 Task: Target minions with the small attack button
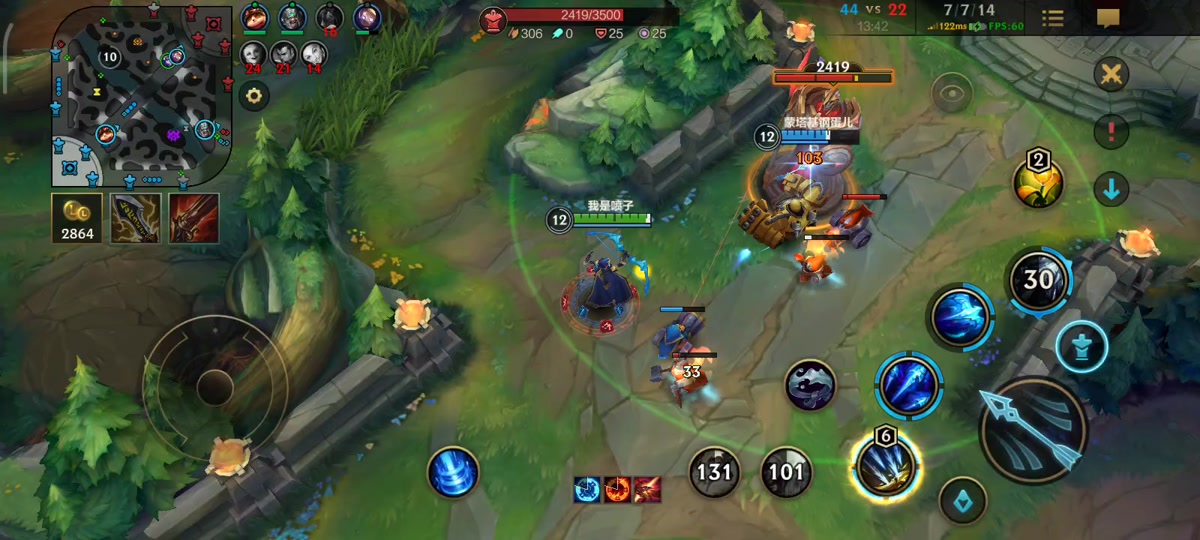pyautogui.click(x=963, y=499)
